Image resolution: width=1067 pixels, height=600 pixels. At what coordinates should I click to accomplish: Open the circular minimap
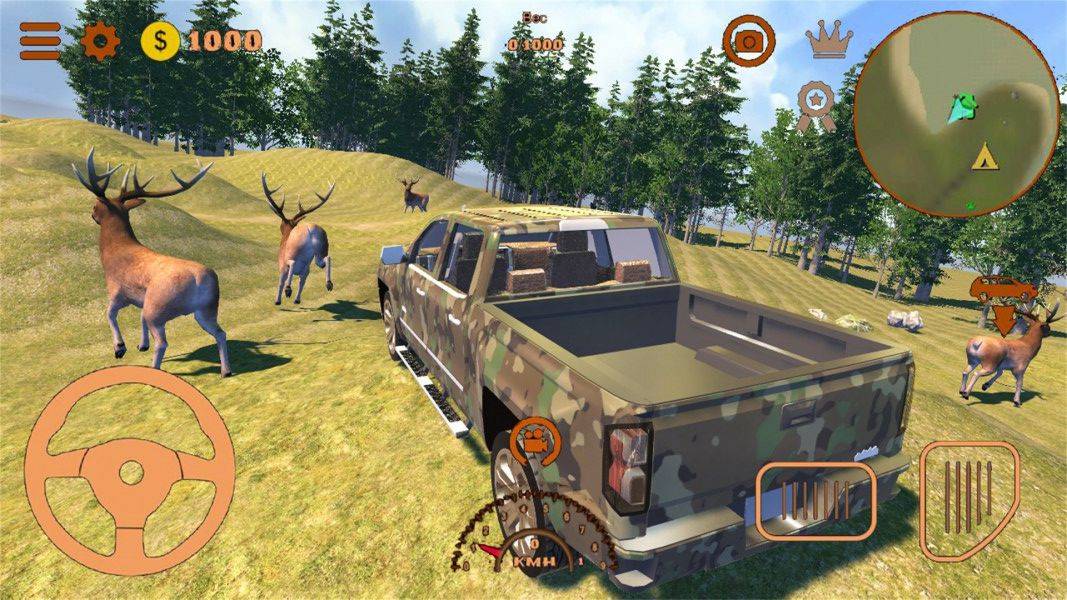coord(956,113)
